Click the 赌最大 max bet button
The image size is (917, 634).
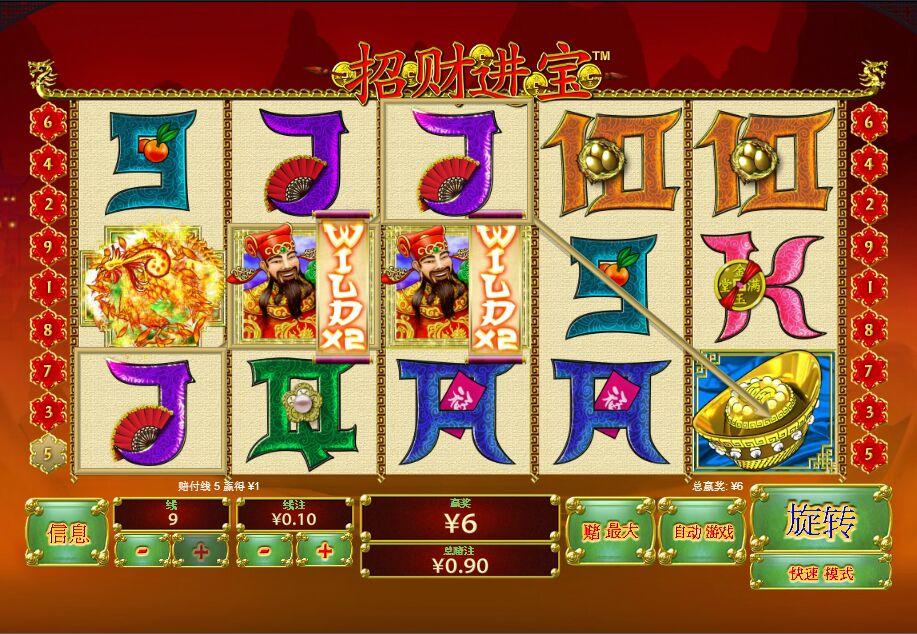pyautogui.click(x=603, y=532)
